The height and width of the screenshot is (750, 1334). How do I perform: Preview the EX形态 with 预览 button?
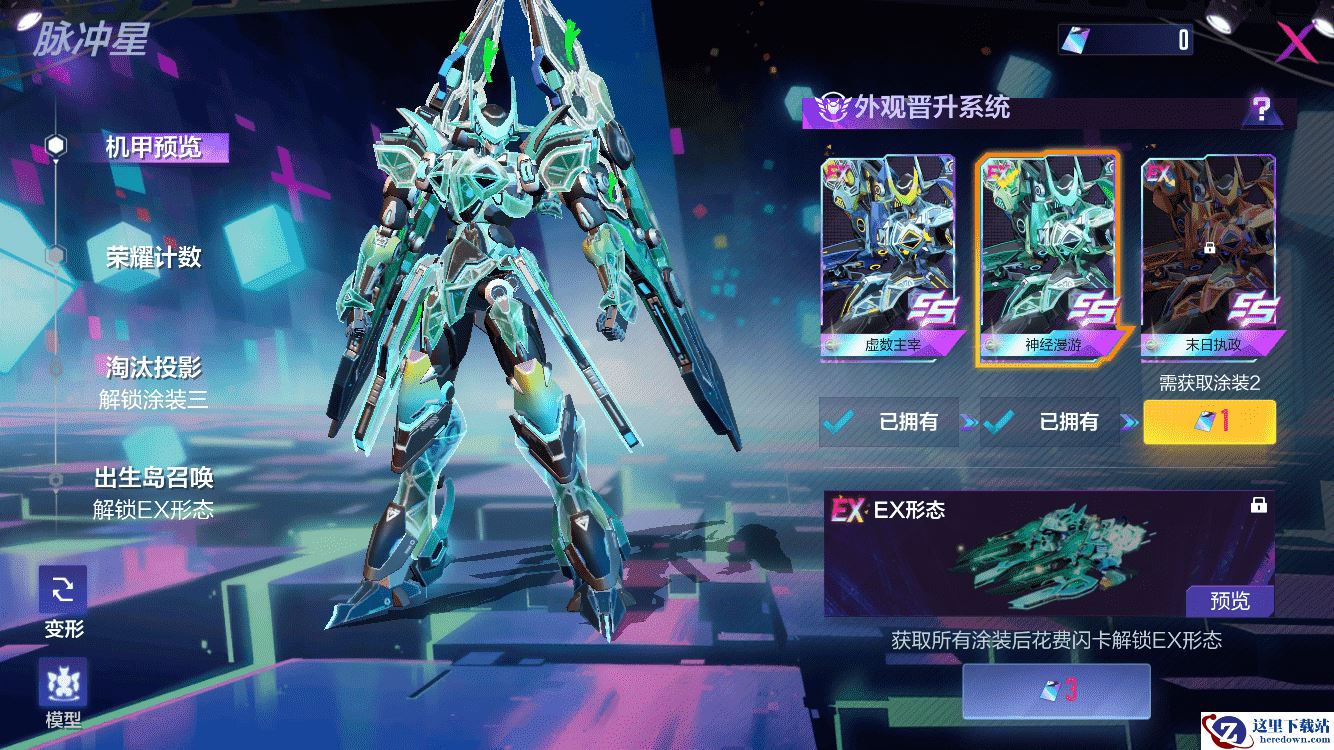click(1229, 601)
